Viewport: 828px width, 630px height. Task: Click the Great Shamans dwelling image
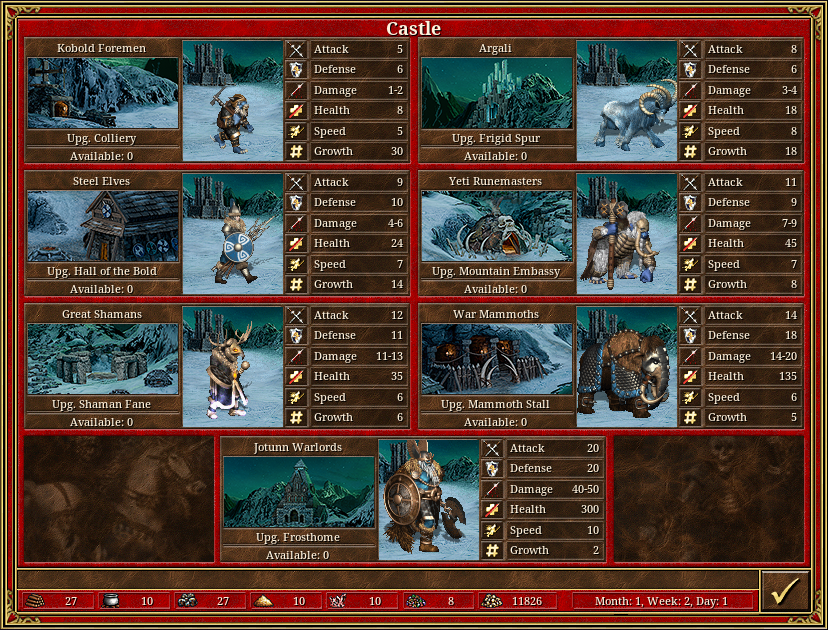click(x=102, y=359)
